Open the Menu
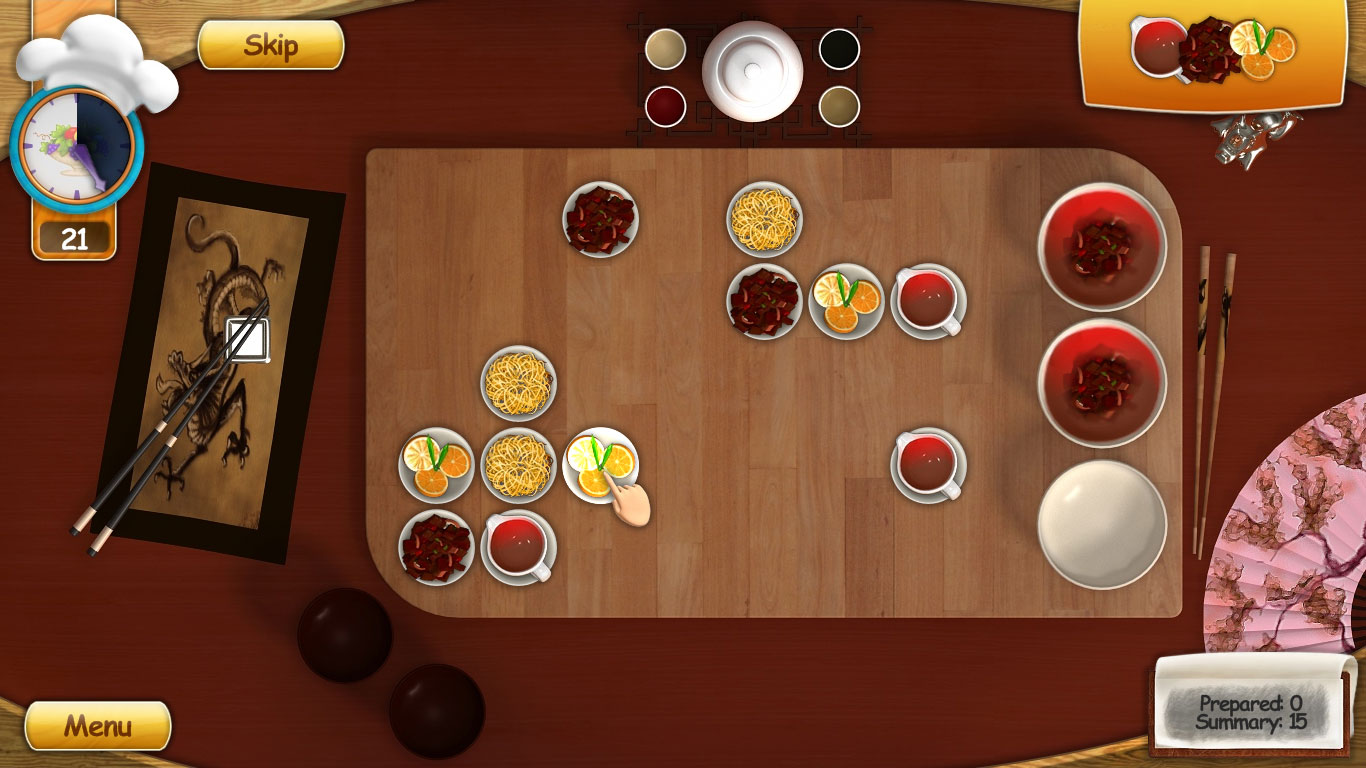The image size is (1366, 768). (x=97, y=725)
